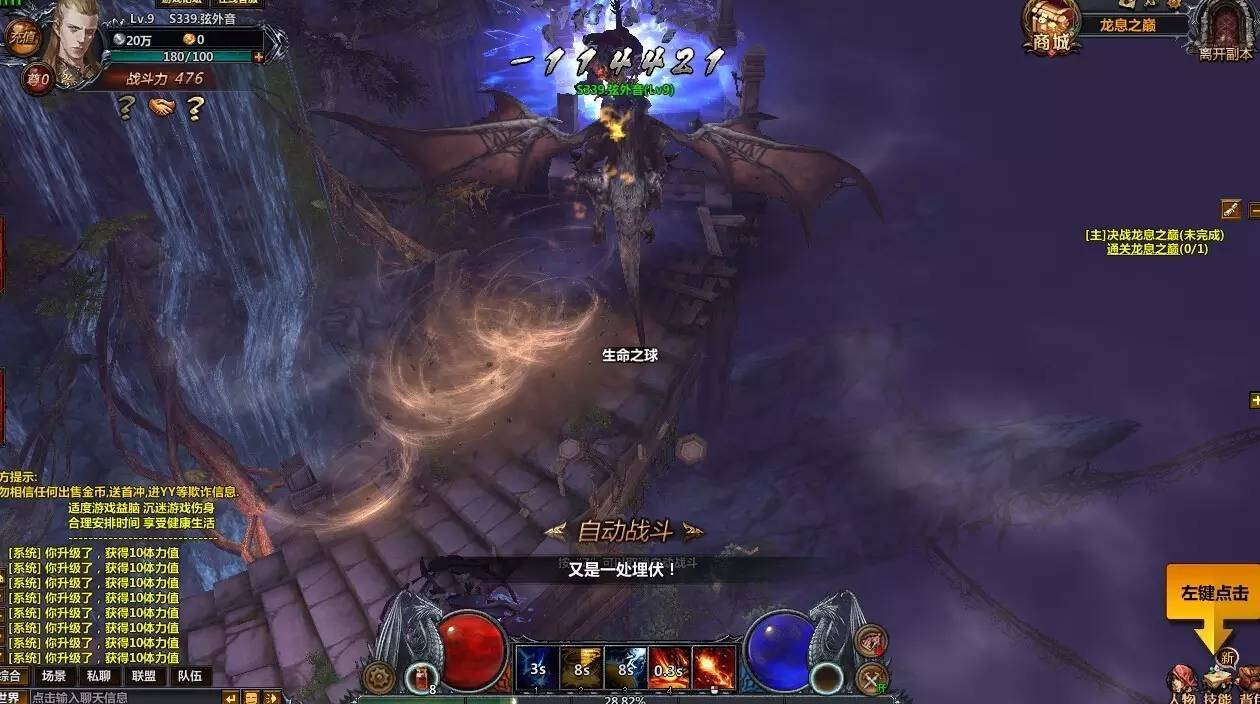The image size is (1260, 704).
Task: Activate the blue skill showing 3s cooldown
Action: coord(537,667)
